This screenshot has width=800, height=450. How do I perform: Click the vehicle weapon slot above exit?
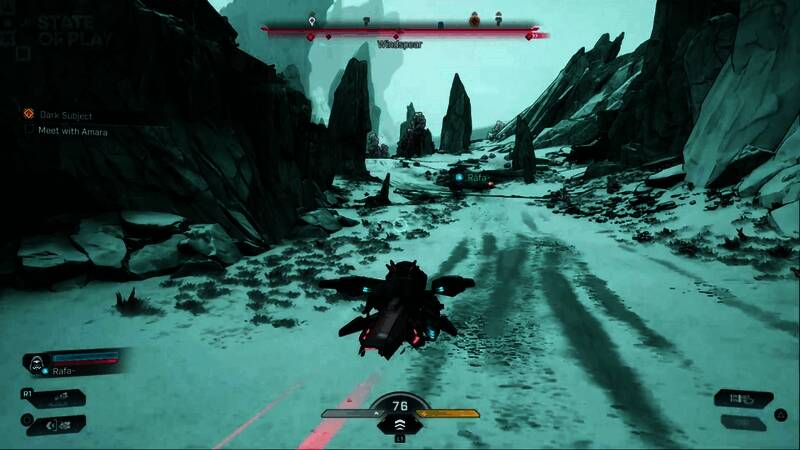coord(55,398)
